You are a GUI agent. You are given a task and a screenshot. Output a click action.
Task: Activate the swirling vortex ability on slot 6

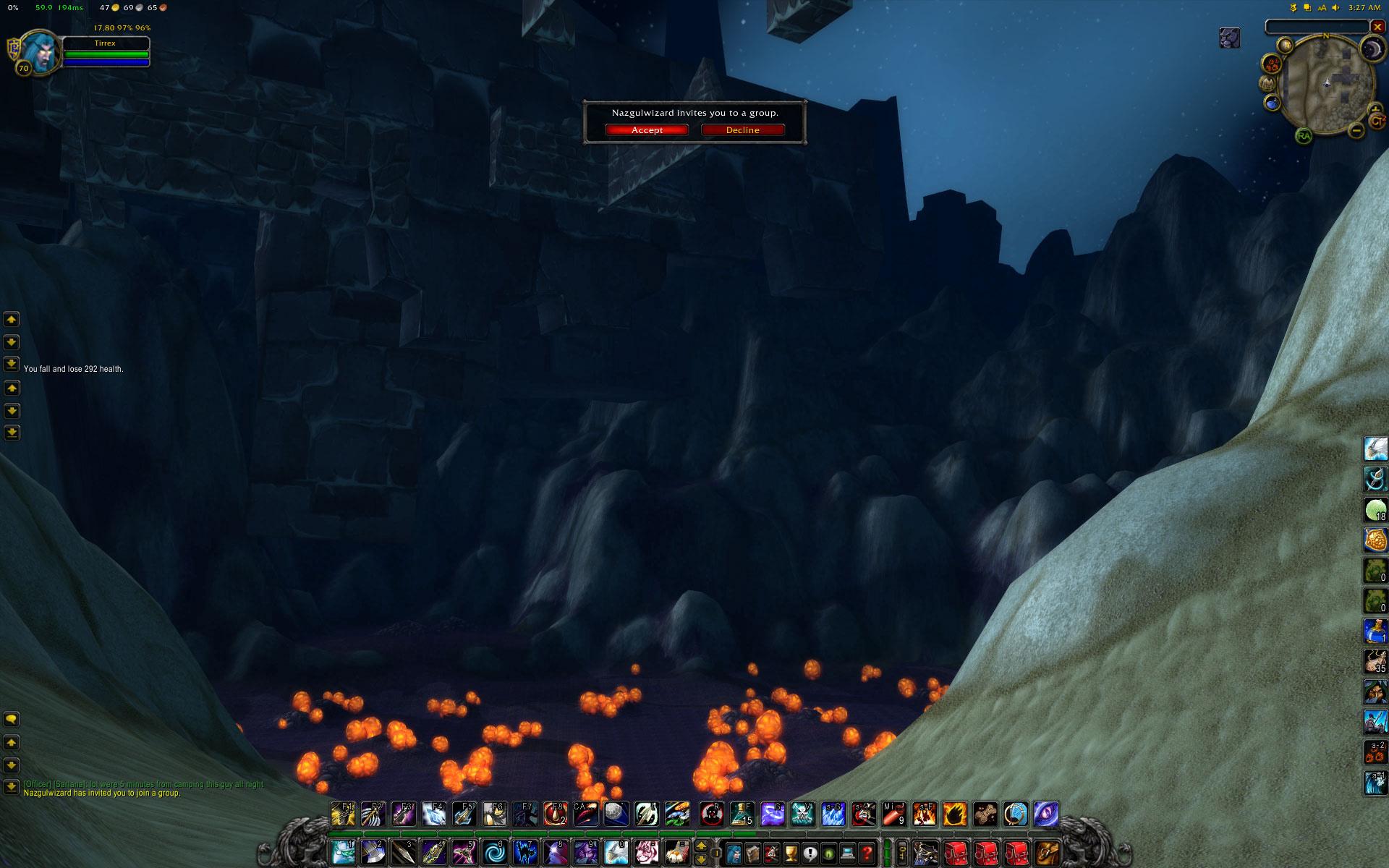pyautogui.click(x=495, y=852)
